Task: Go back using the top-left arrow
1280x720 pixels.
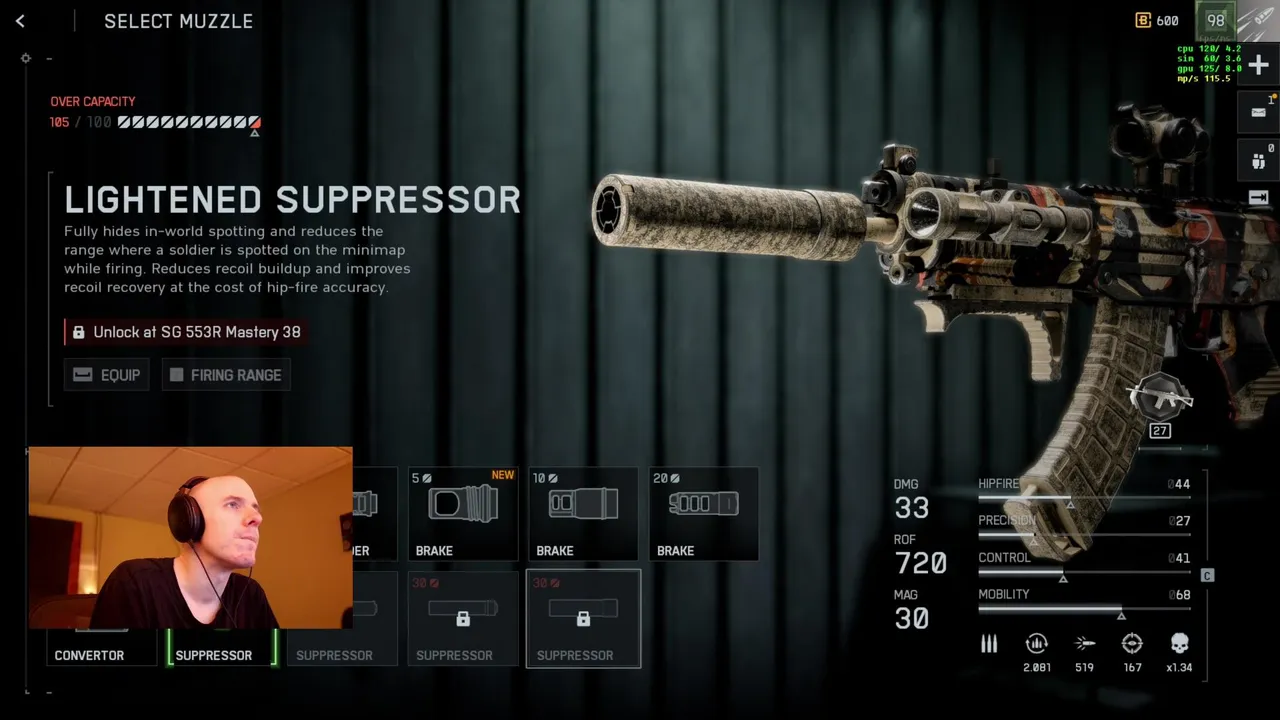Action: point(20,21)
